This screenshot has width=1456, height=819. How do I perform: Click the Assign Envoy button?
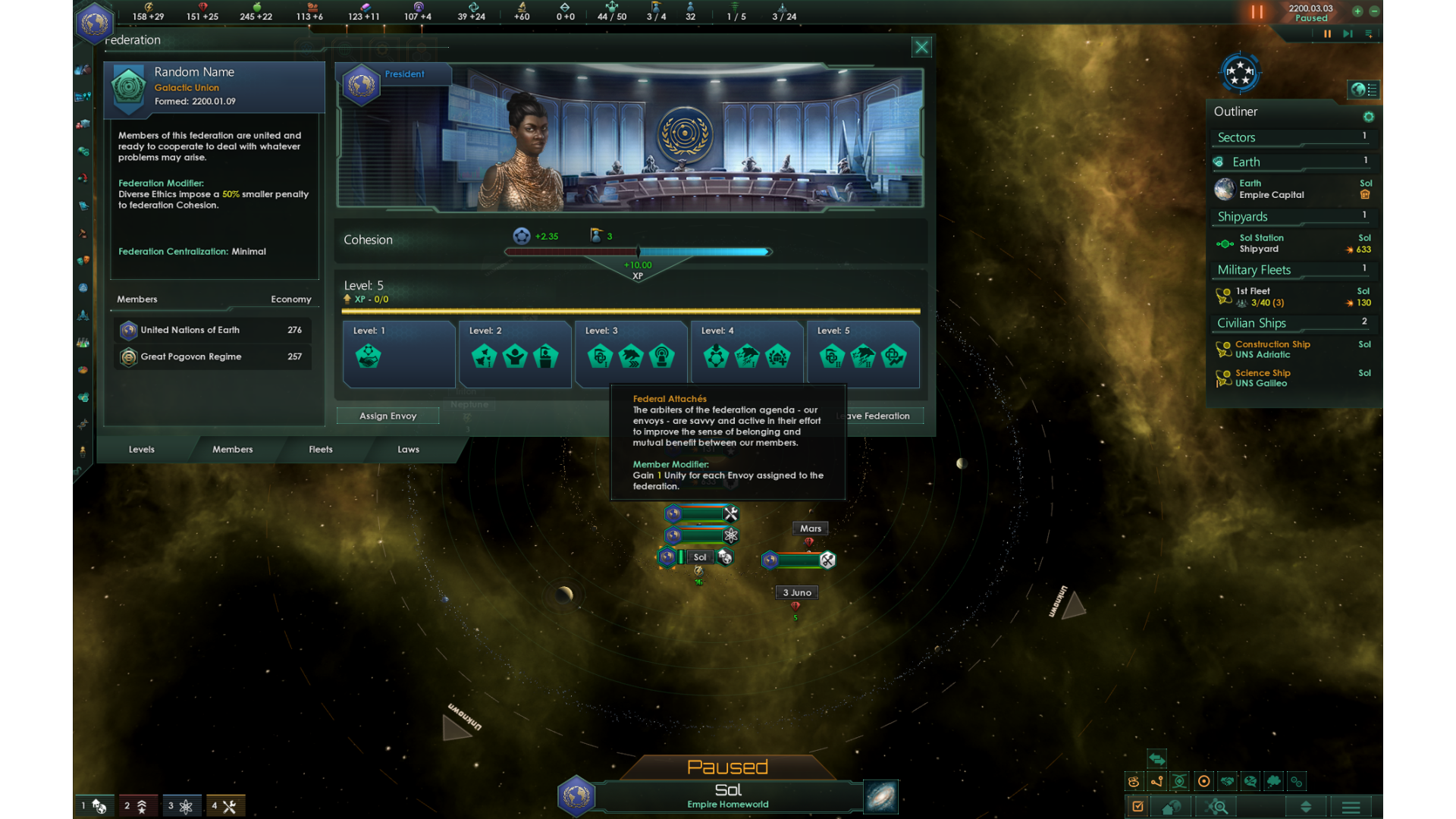[x=388, y=416]
